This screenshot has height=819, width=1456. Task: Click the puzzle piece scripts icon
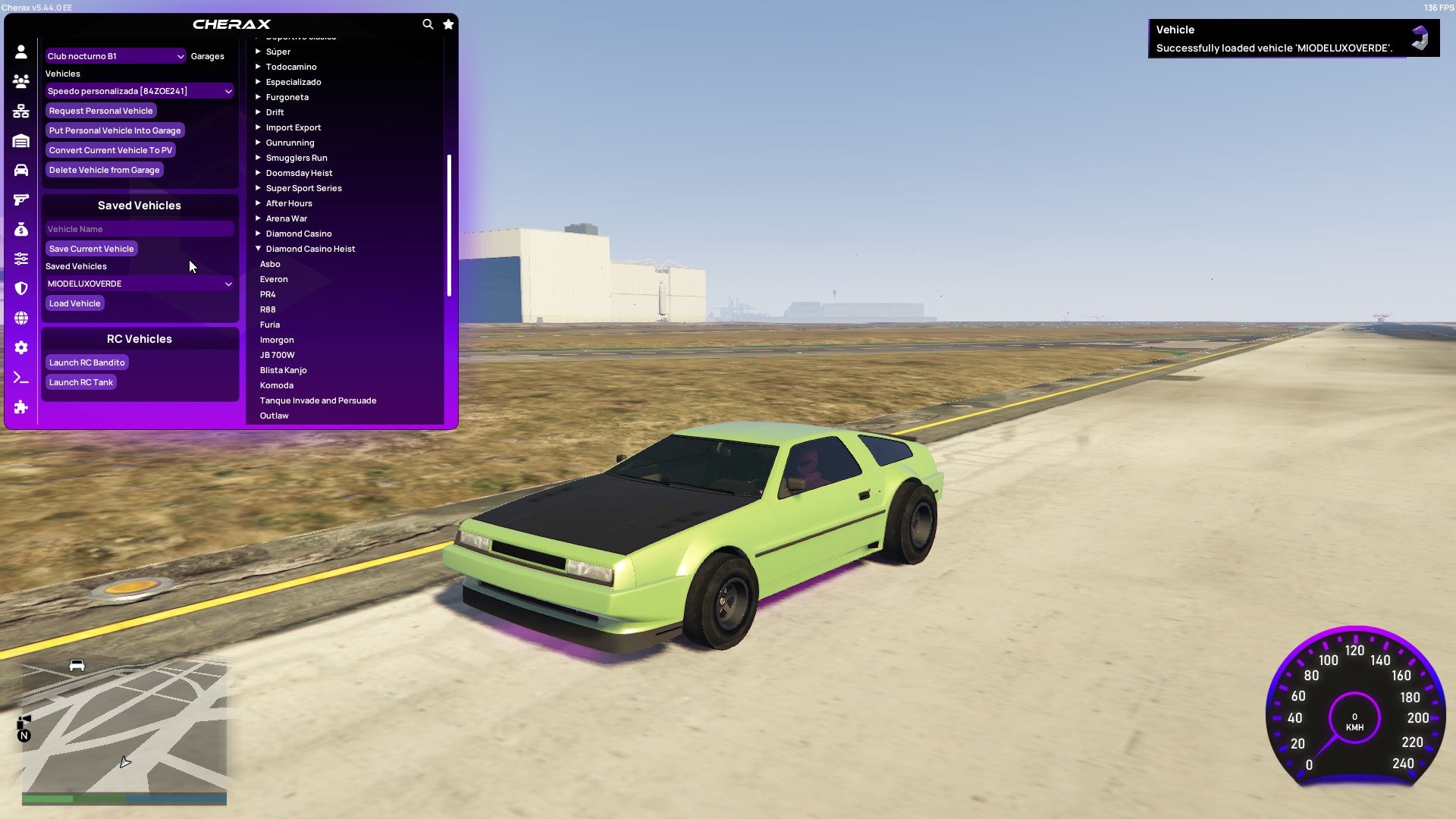(x=20, y=407)
